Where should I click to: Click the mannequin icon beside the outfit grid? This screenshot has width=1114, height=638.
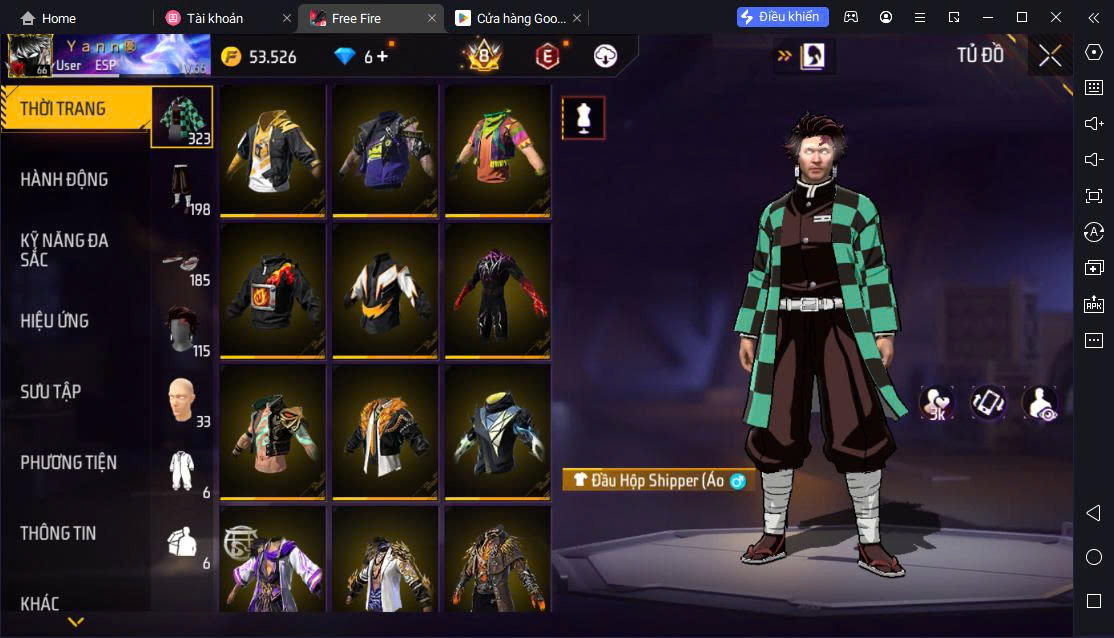click(583, 118)
